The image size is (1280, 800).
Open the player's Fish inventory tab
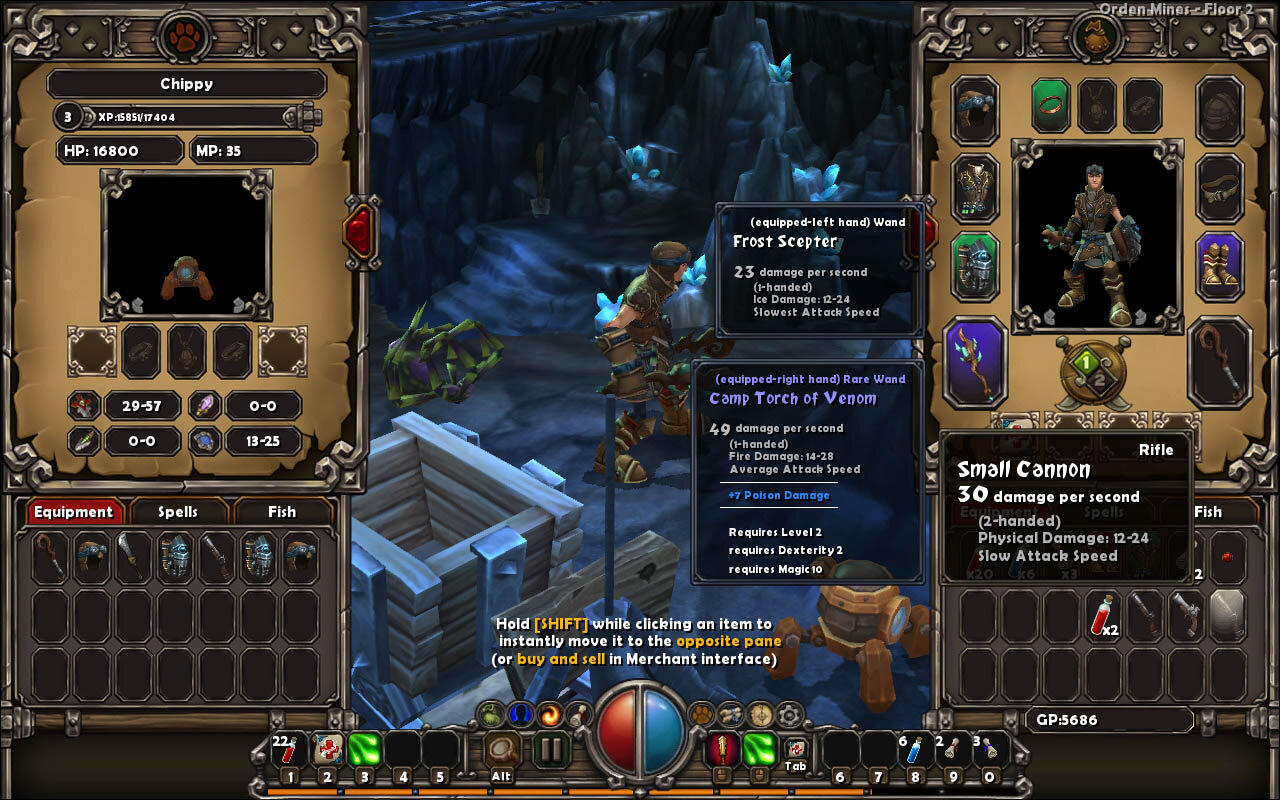pyautogui.click(x=1207, y=512)
